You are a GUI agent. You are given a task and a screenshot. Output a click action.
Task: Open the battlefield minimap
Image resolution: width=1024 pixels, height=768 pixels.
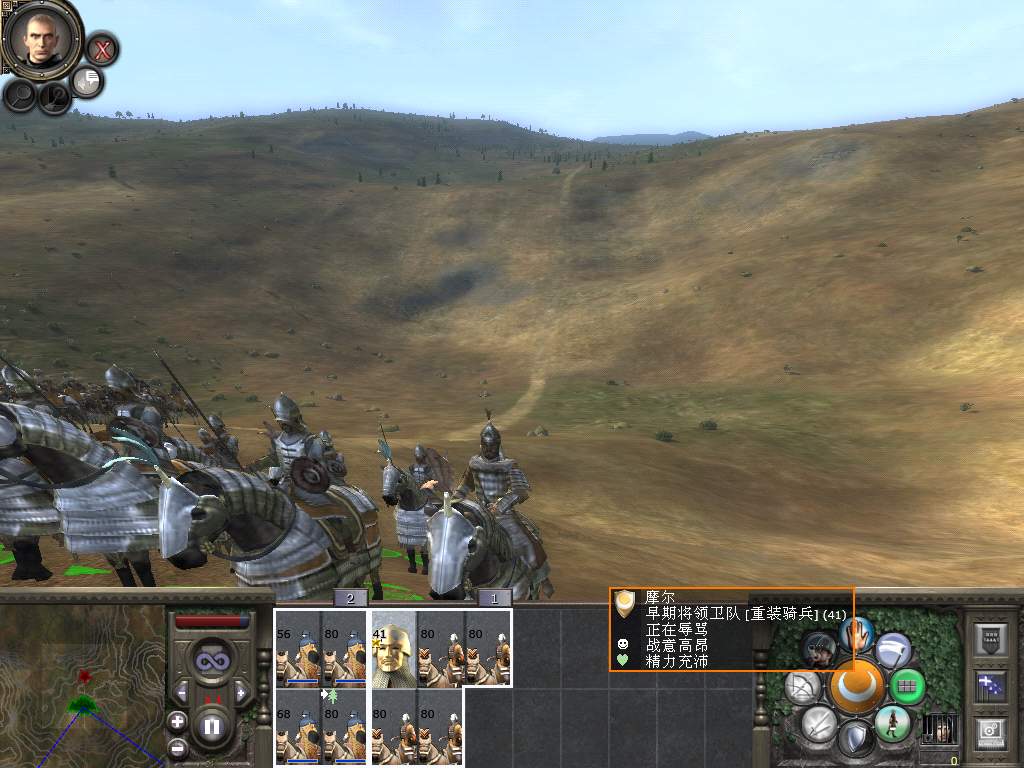[x=82, y=686]
